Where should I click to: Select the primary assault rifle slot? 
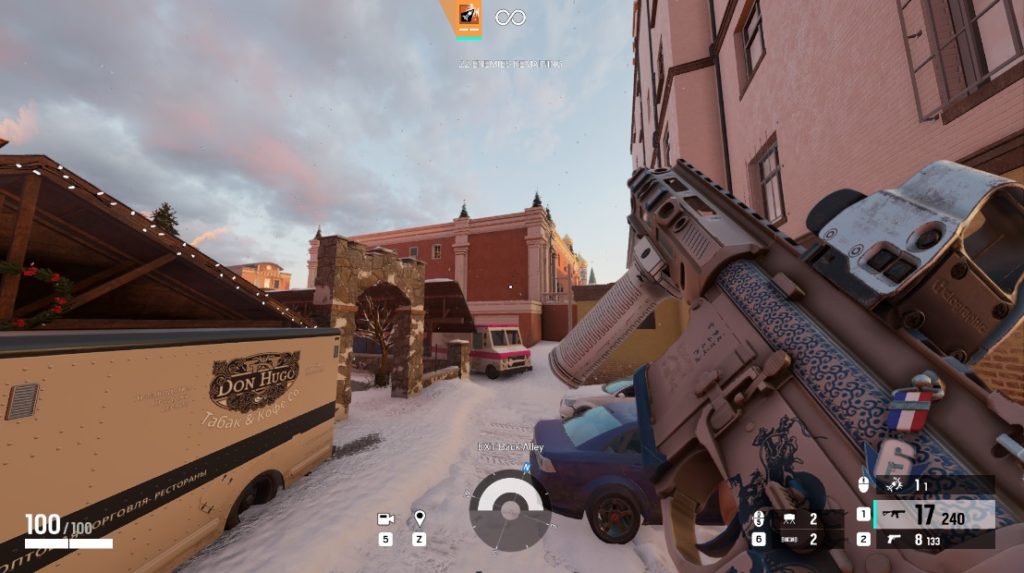tap(934, 516)
